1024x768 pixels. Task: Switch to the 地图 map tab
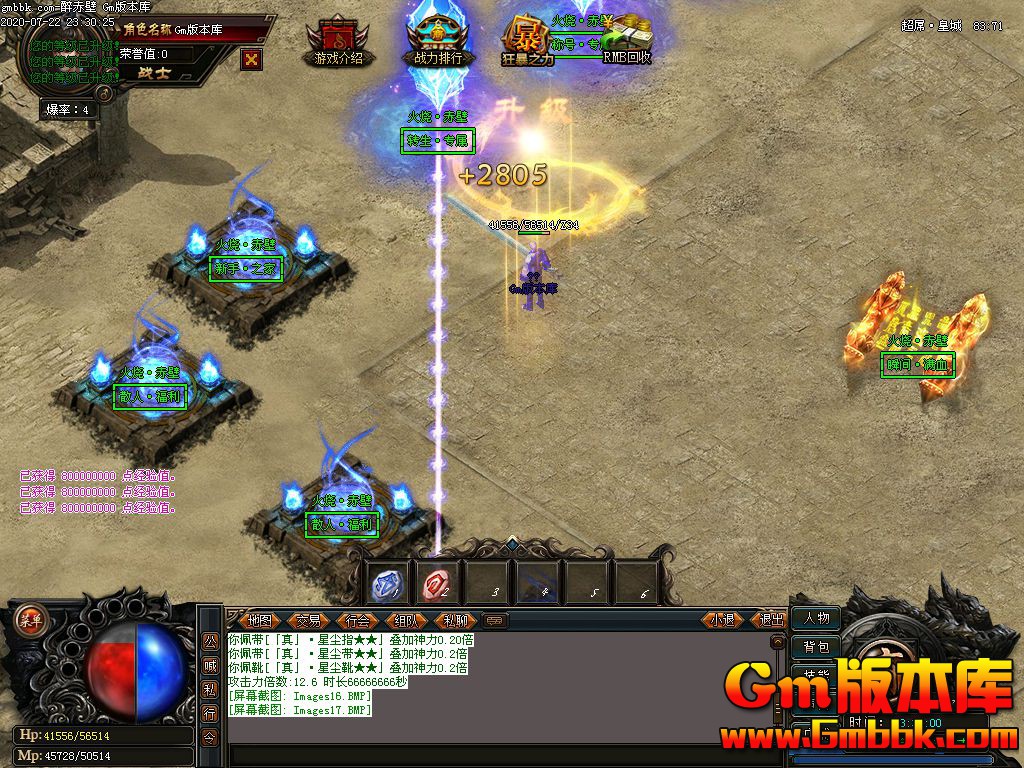tap(260, 620)
